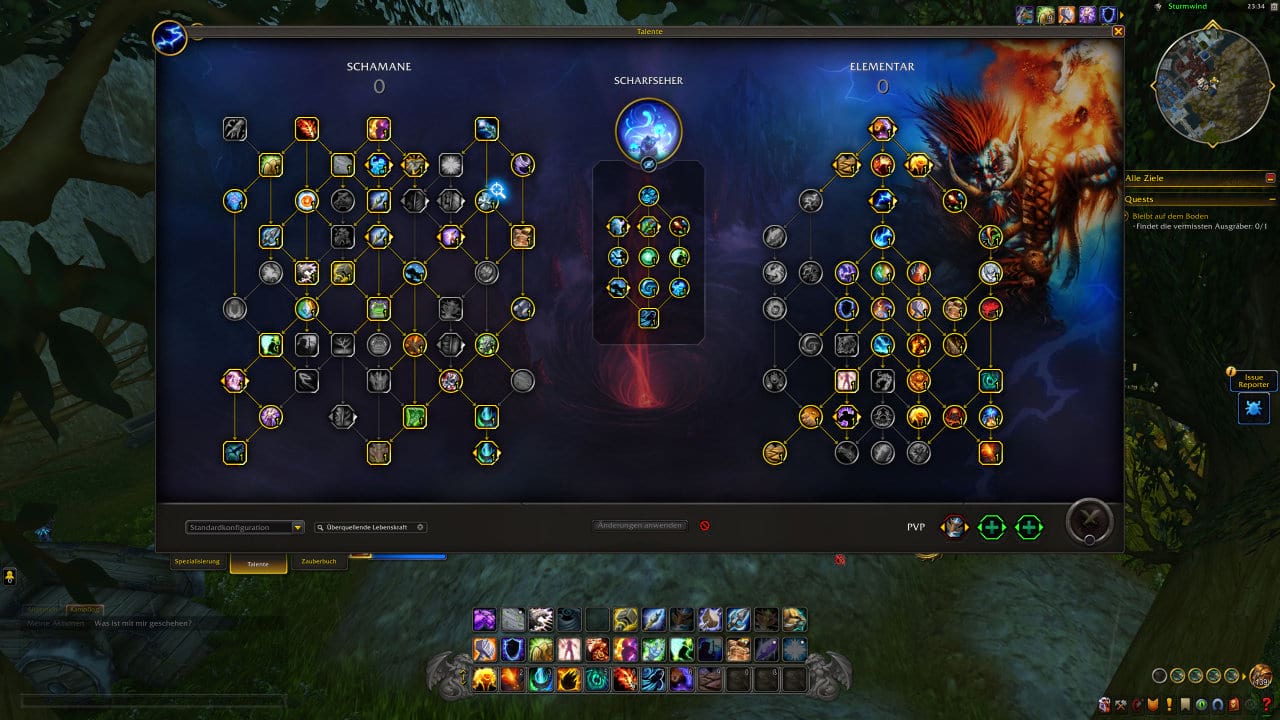The image size is (1280, 720).
Task: Select the Bleibt auf dem Boden quest
Action: pyautogui.click(x=1172, y=215)
